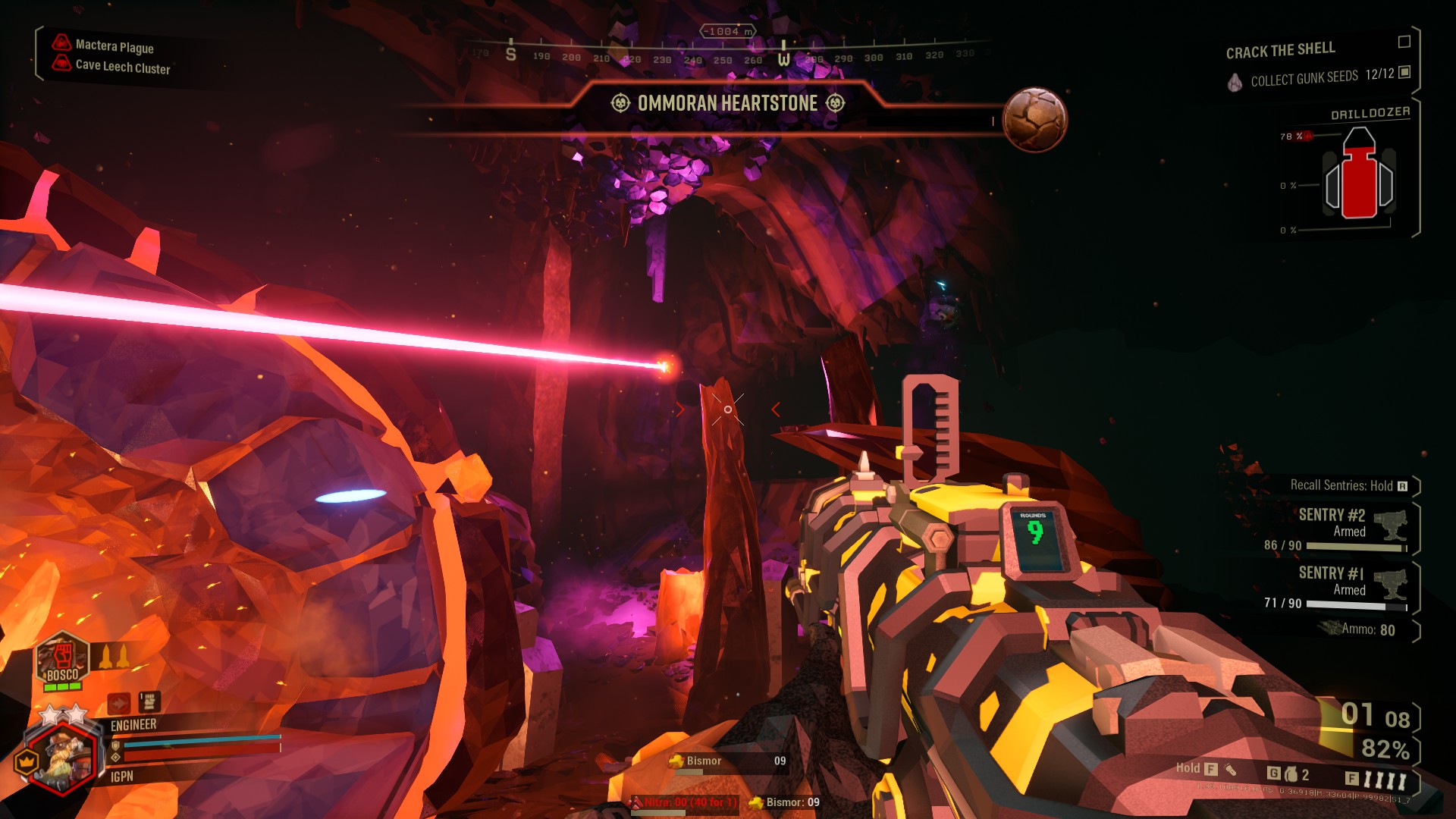Click the Bosco drone icon
This screenshot has height=819, width=1456.
click(x=62, y=658)
